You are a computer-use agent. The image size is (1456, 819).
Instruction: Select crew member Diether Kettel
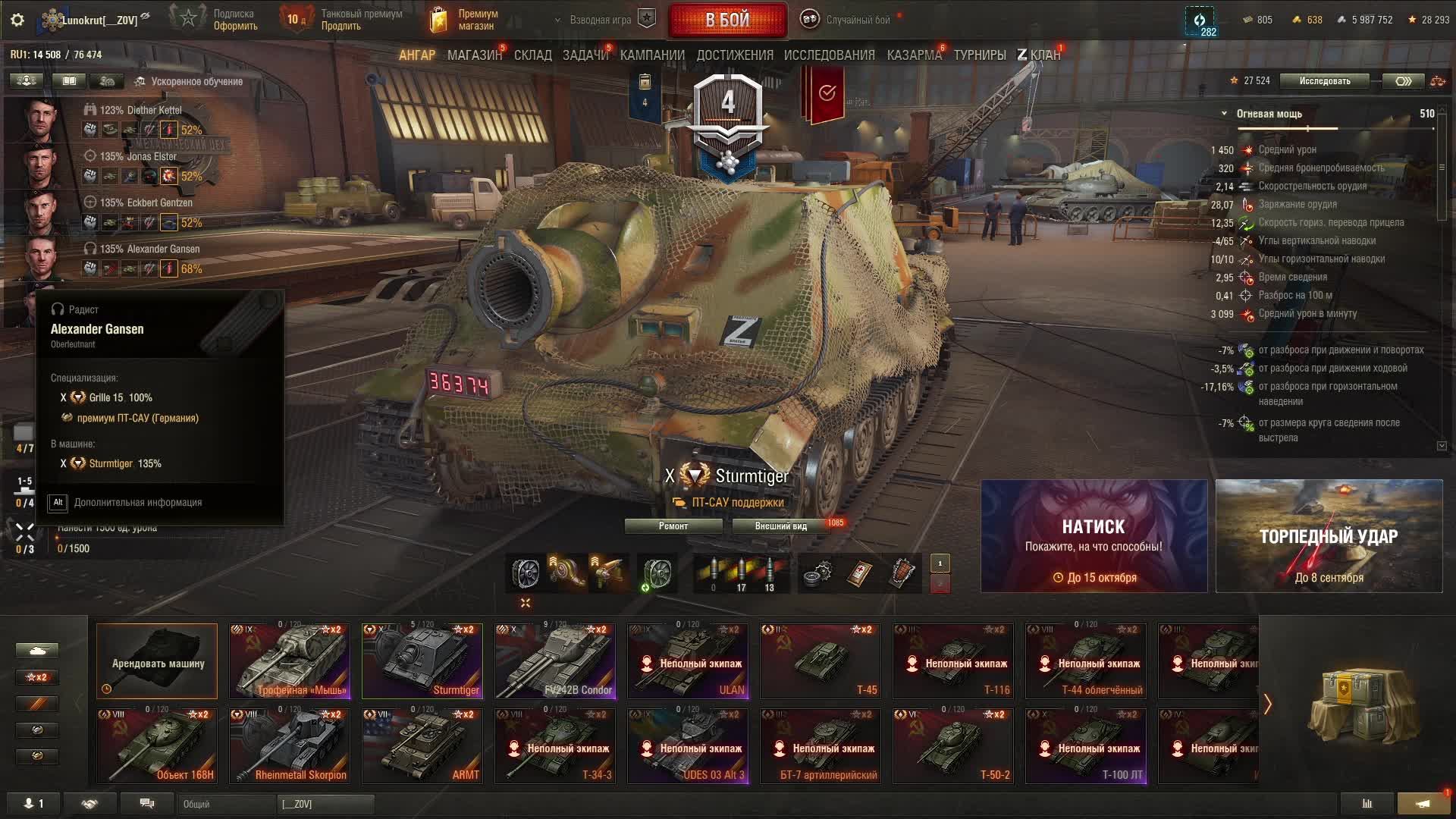click(140, 110)
